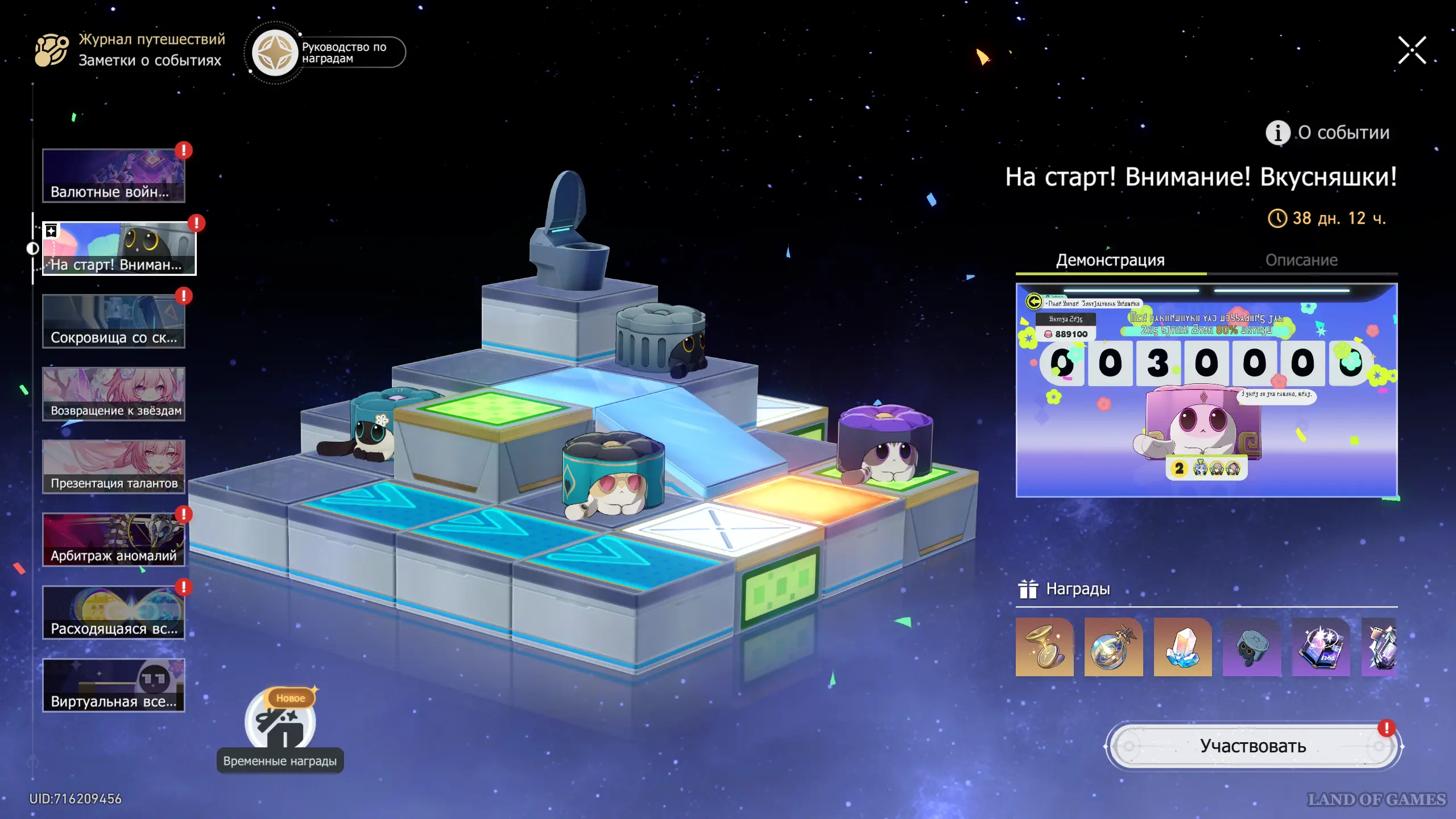Show the О событии event info
This screenshot has width=1456, height=819.
click(1328, 133)
